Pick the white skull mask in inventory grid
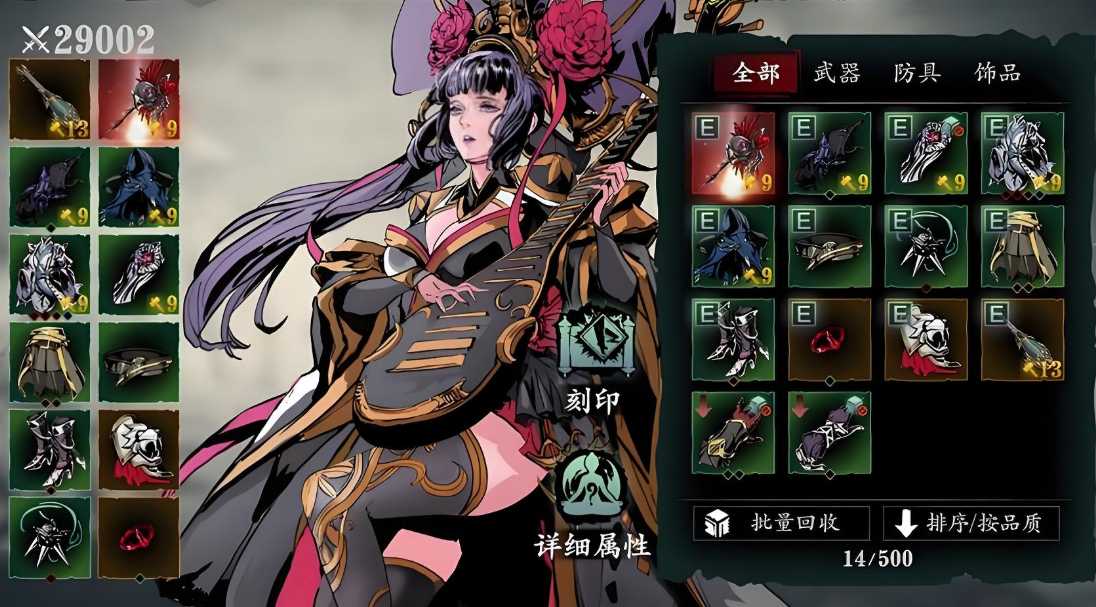 point(926,339)
